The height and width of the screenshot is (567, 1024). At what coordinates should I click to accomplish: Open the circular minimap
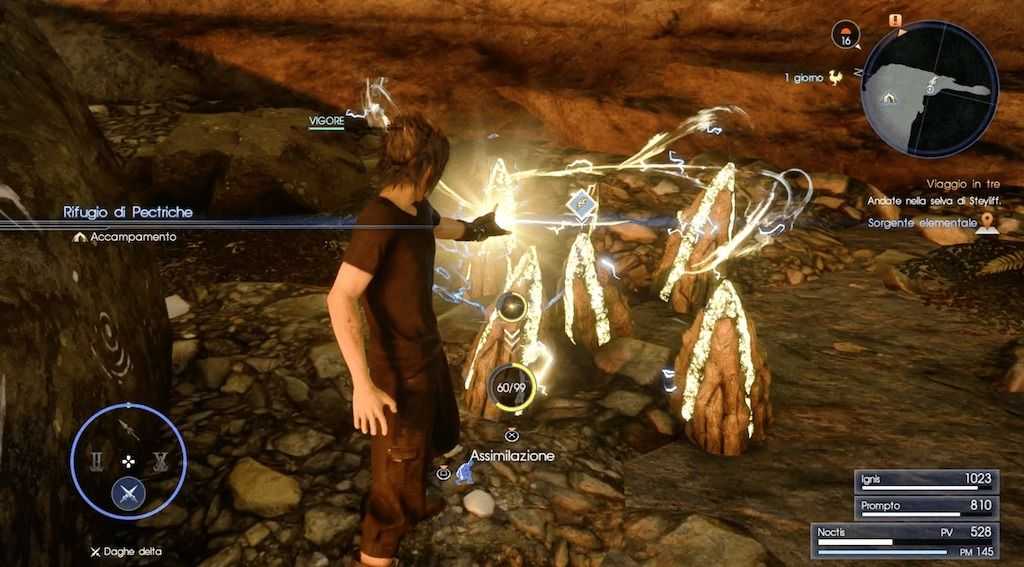click(929, 89)
